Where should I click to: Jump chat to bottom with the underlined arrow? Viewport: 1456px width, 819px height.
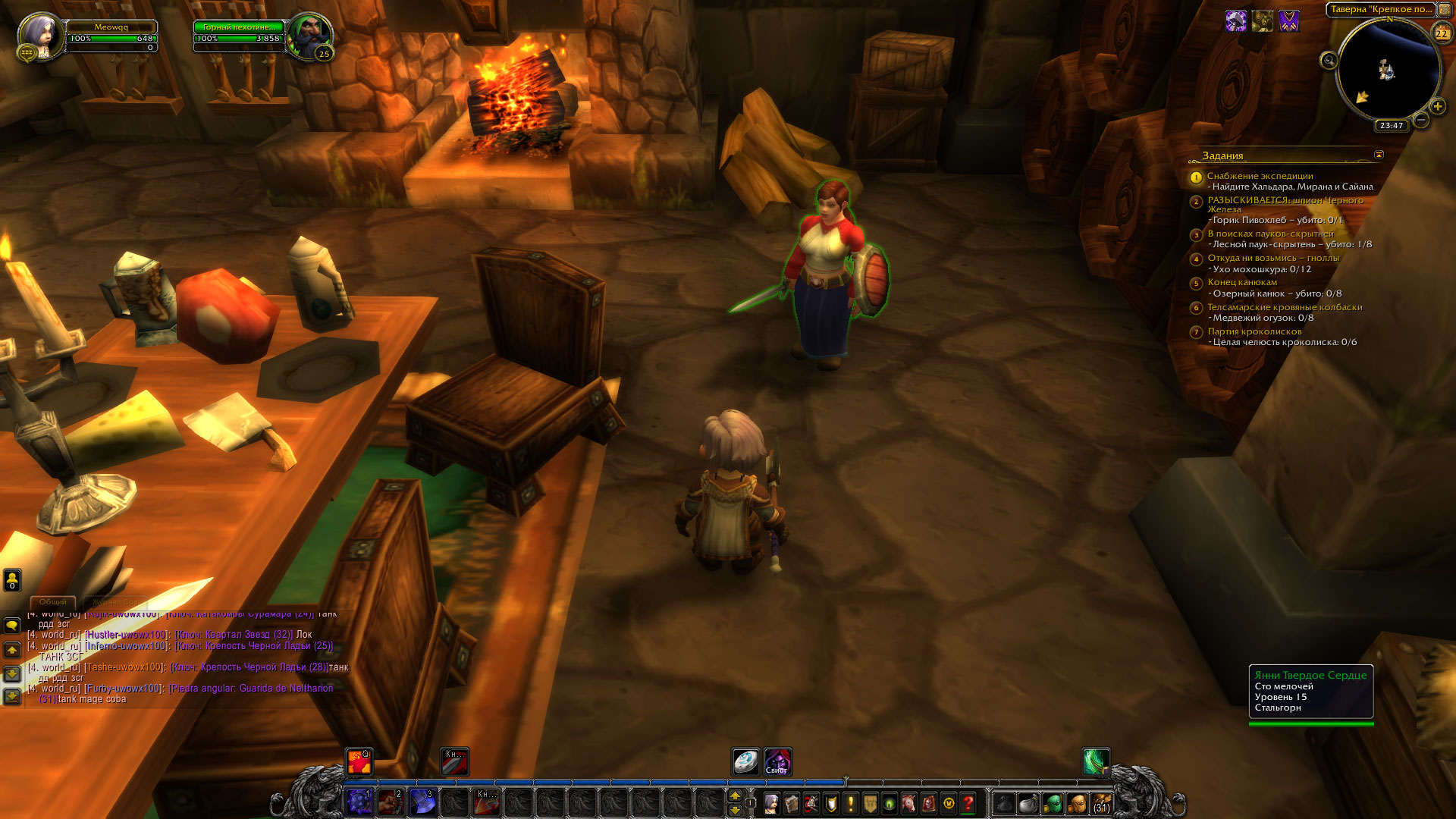tap(12, 695)
